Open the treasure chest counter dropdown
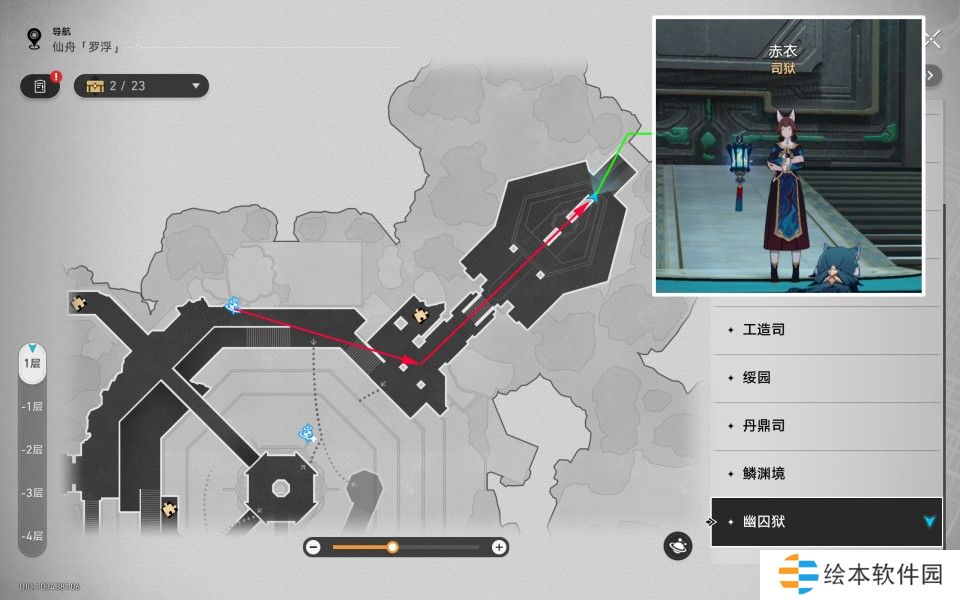The image size is (960, 600). point(141,86)
